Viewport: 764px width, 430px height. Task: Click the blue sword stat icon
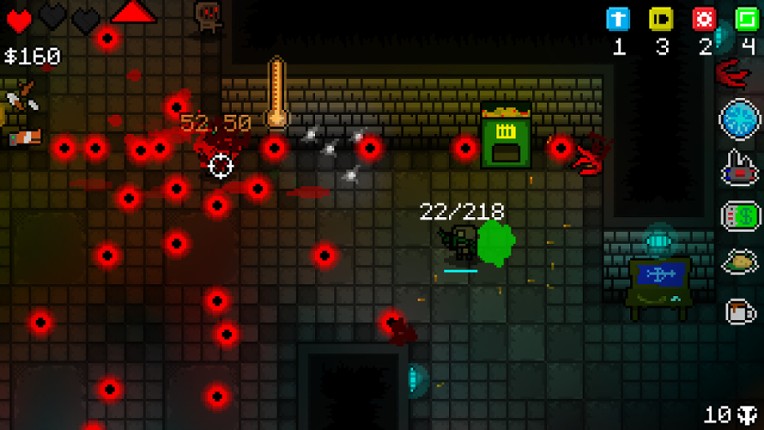tap(619, 19)
